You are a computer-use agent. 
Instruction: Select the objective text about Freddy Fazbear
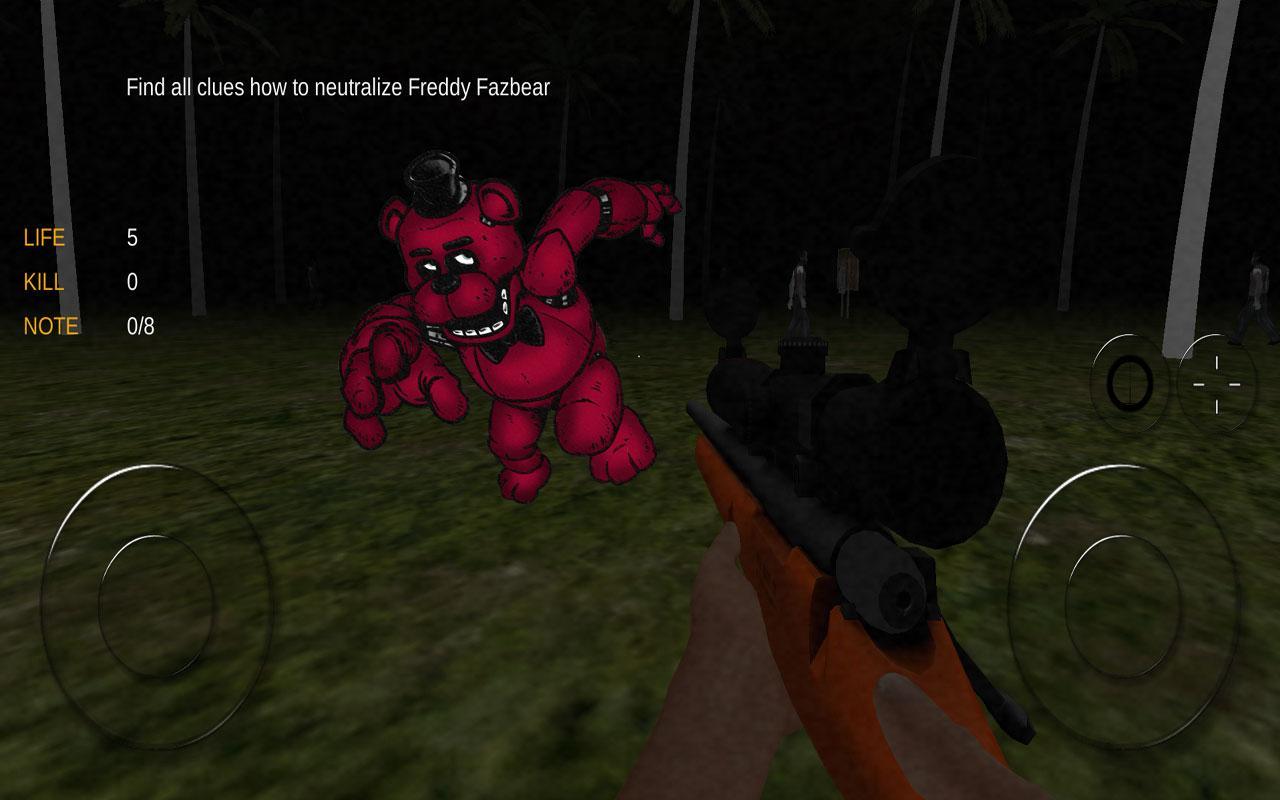pos(337,87)
